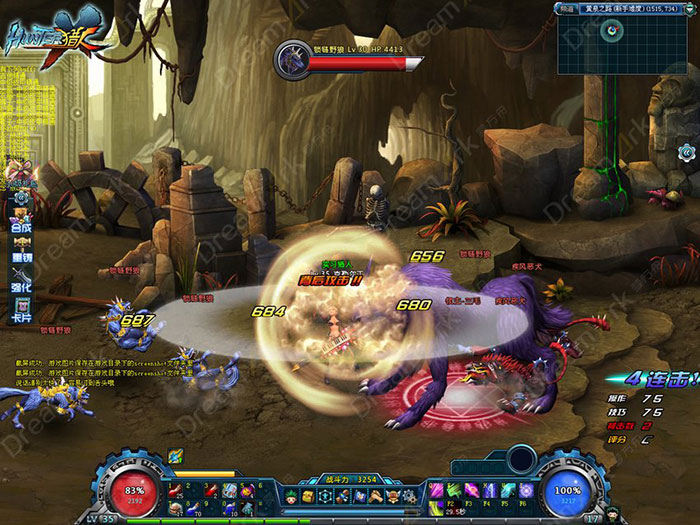The height and width of the screenshot is (525, 700).
Task: Open the 重铸 reforge menu
Action: (21, 256)
